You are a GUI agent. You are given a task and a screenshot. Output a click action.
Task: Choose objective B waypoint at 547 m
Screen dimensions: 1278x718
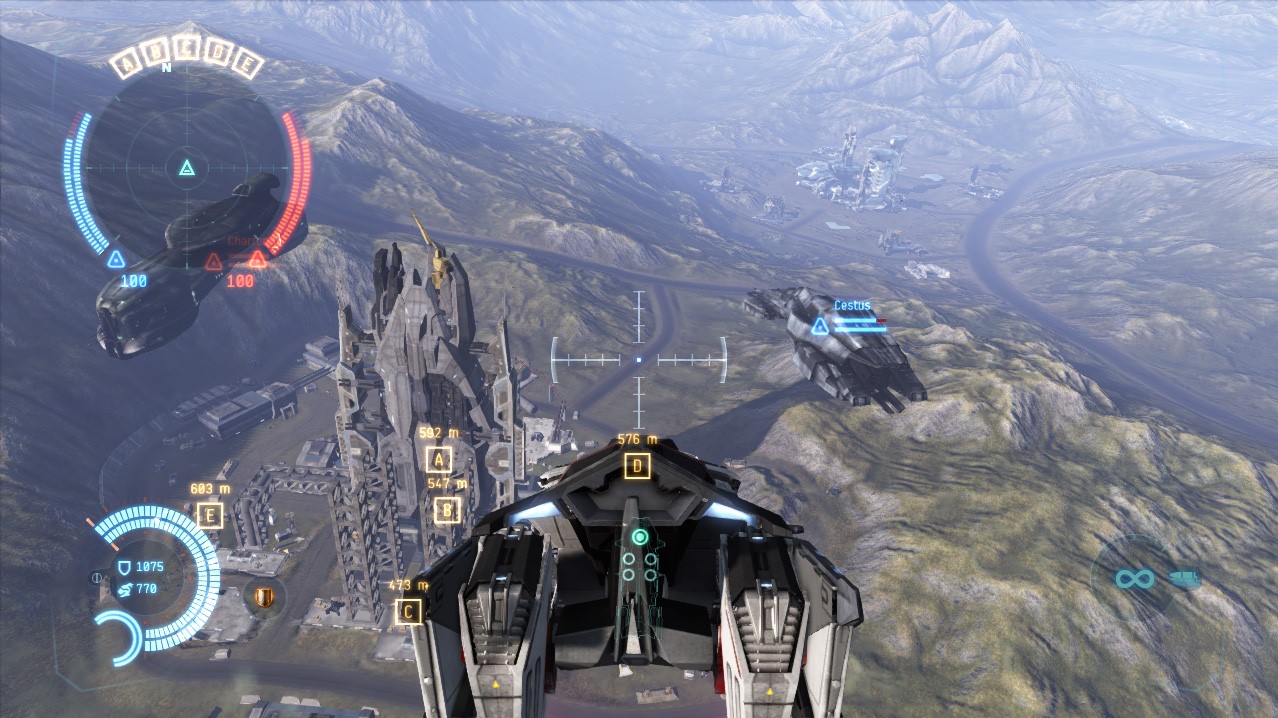point(448,510)
